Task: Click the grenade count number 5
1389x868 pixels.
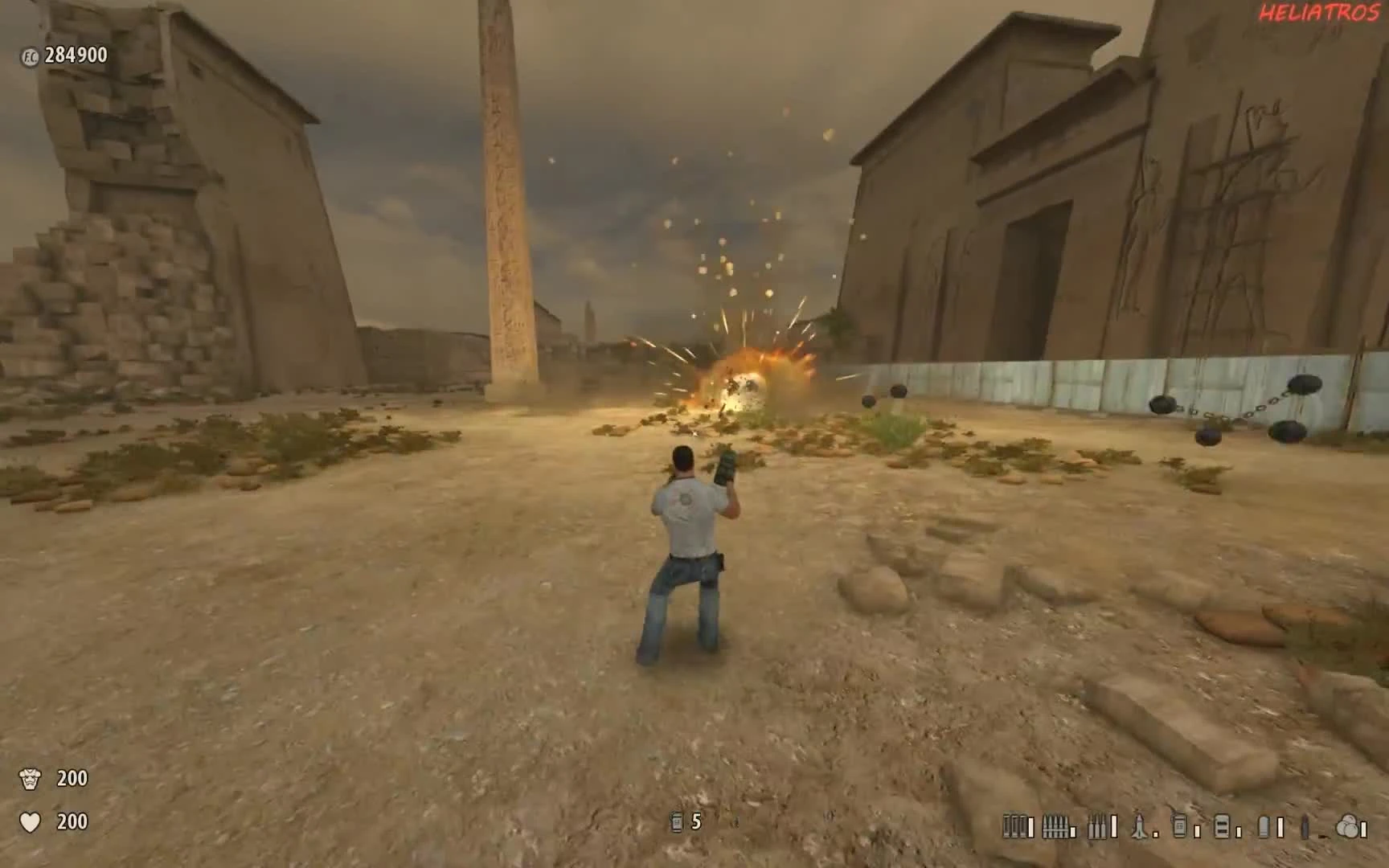Action: (x=695, y=822)
